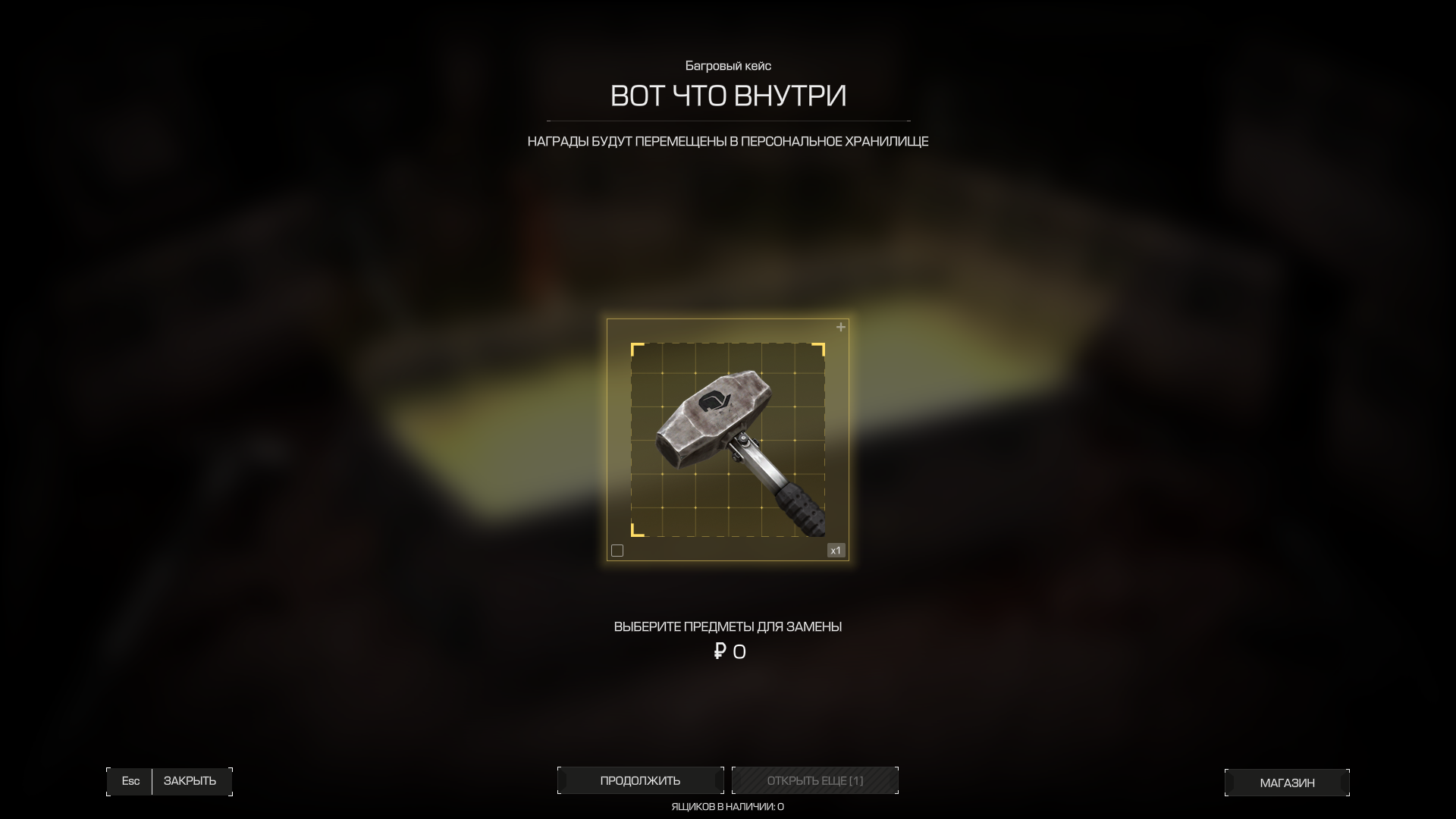Click the ВЫБЕРИТЕ ПРЕДМЕТЫ ДЛЯ ЗАМЕНЫ label

727,626
